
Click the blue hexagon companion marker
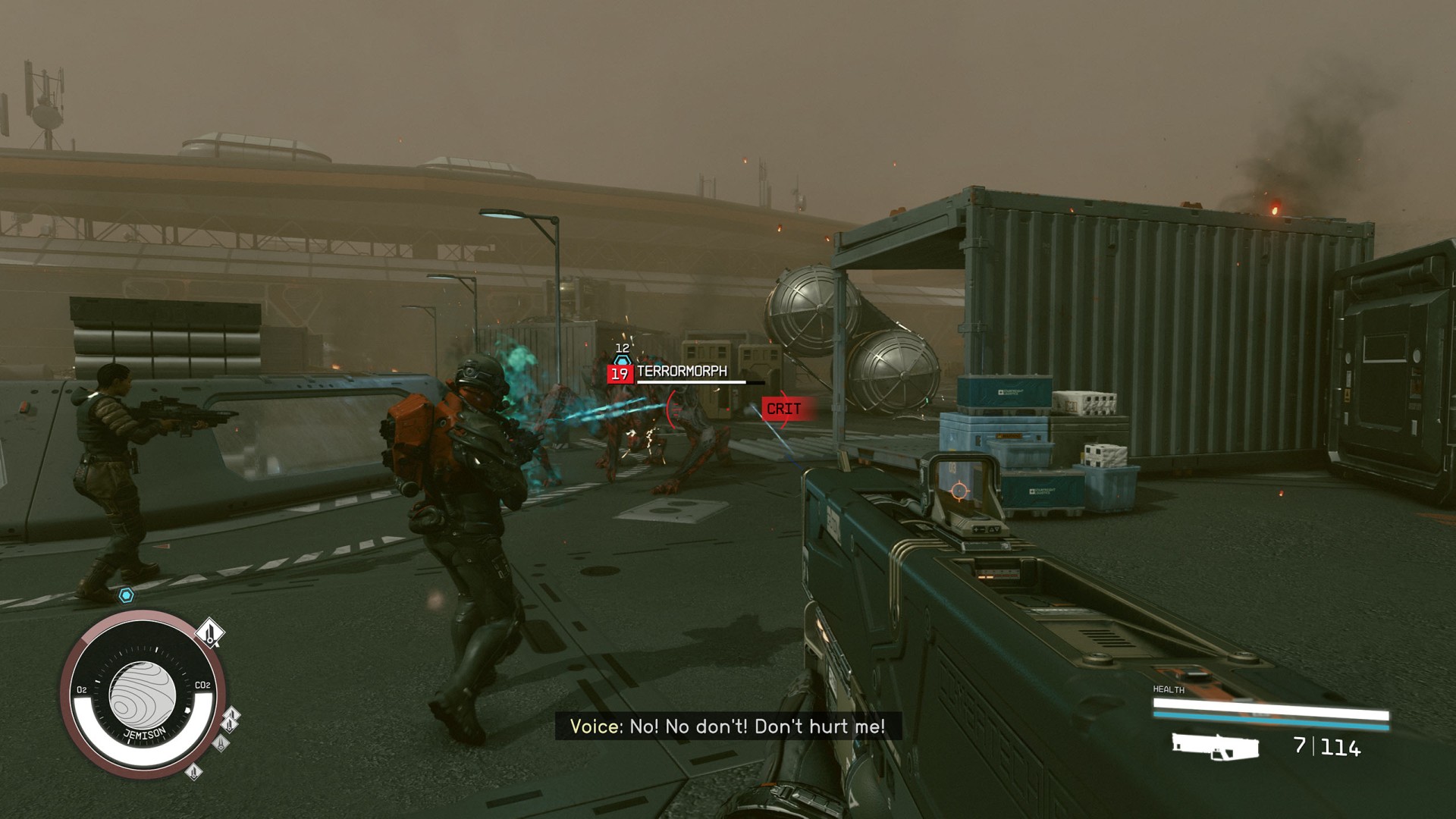[127, 596]
